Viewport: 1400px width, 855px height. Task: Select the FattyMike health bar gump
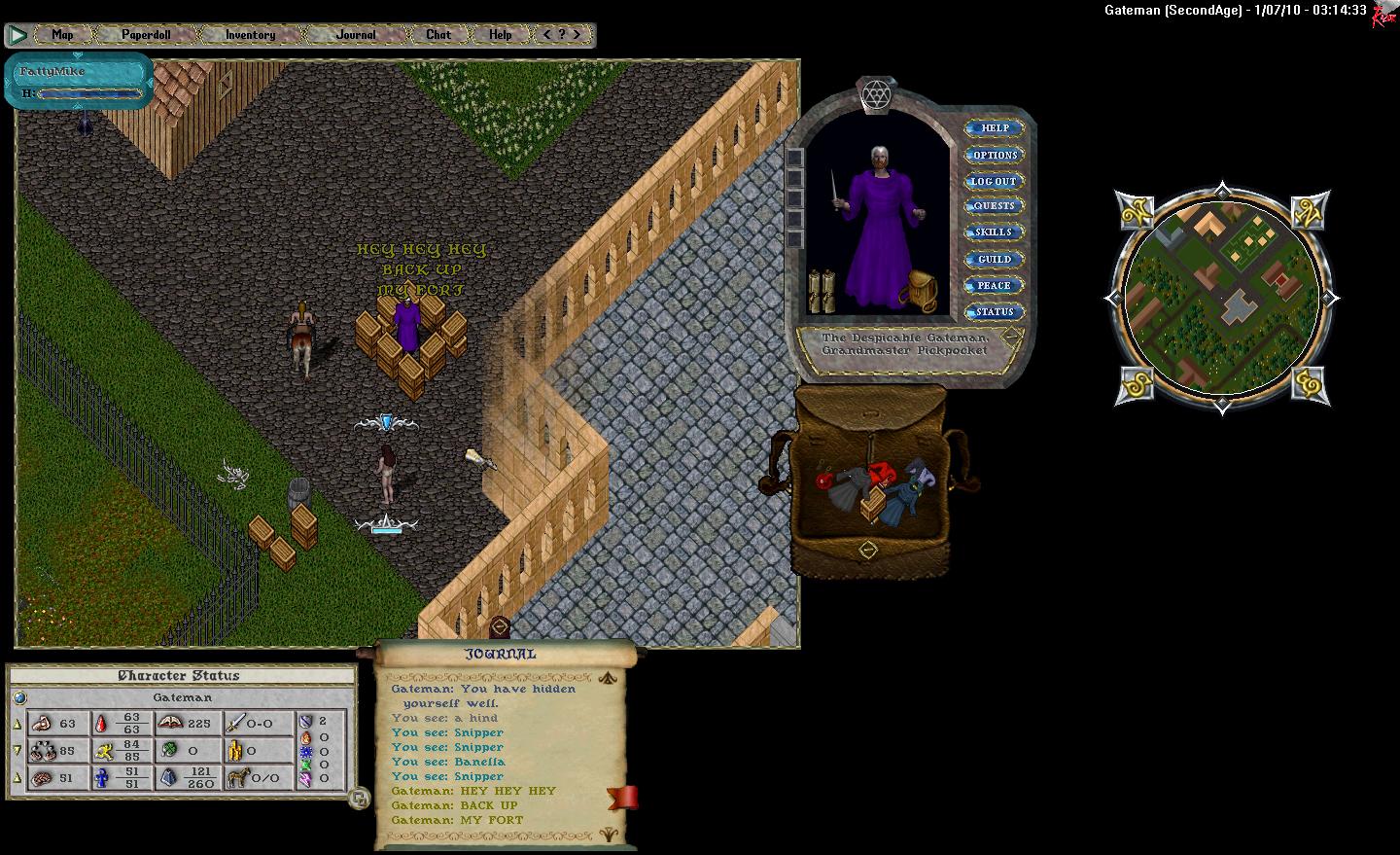(80, 81)
